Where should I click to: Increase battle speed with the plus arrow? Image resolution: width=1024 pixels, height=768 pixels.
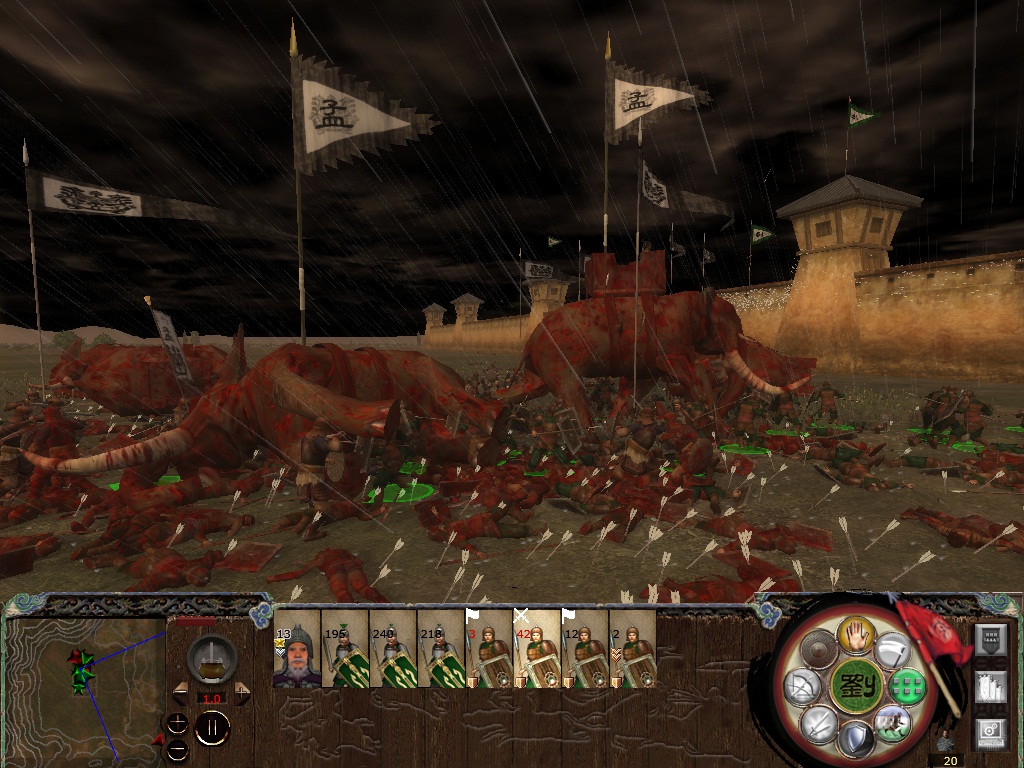pos(242,692)
